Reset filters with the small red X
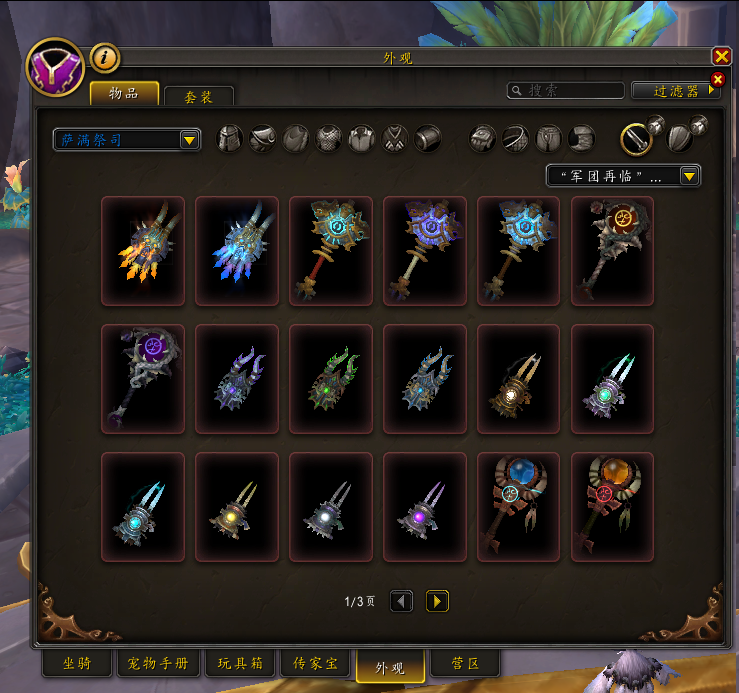 point(717,79)
